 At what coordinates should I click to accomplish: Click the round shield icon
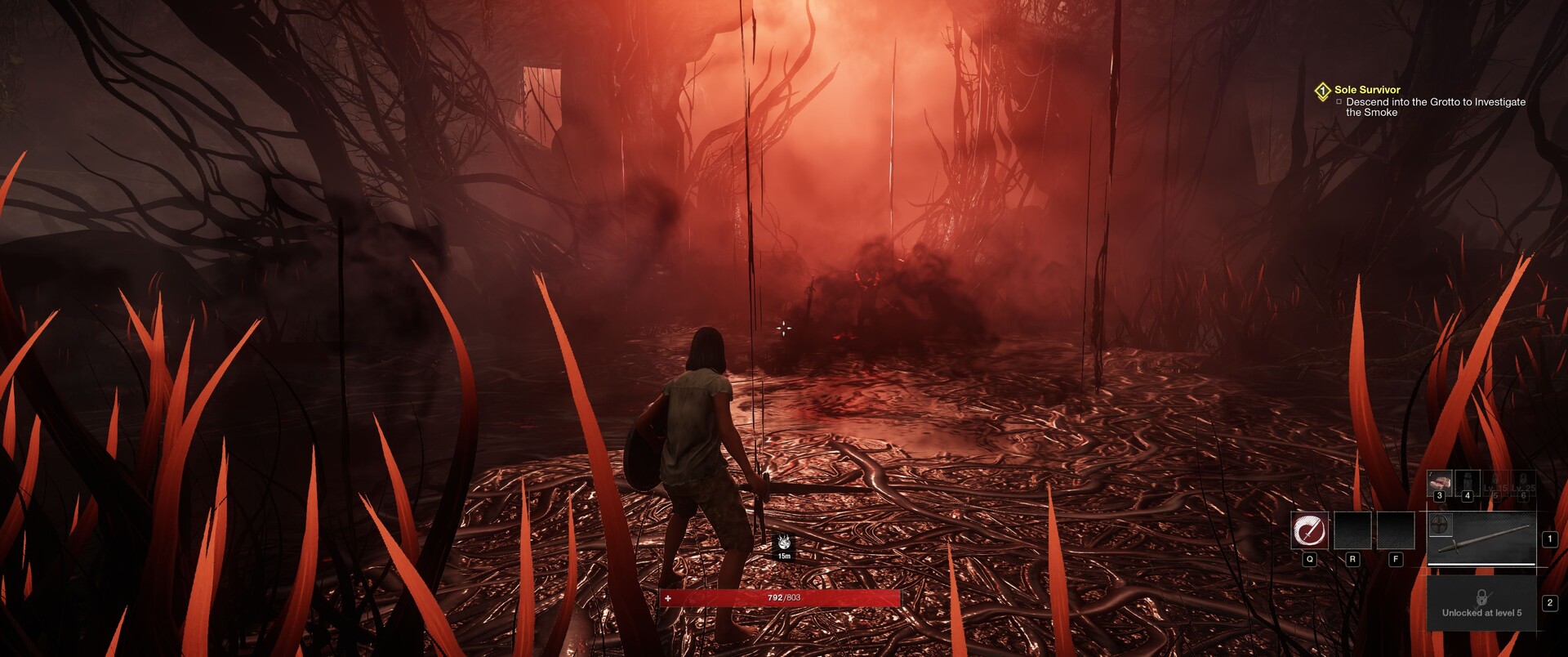(x=1441, y=524)
